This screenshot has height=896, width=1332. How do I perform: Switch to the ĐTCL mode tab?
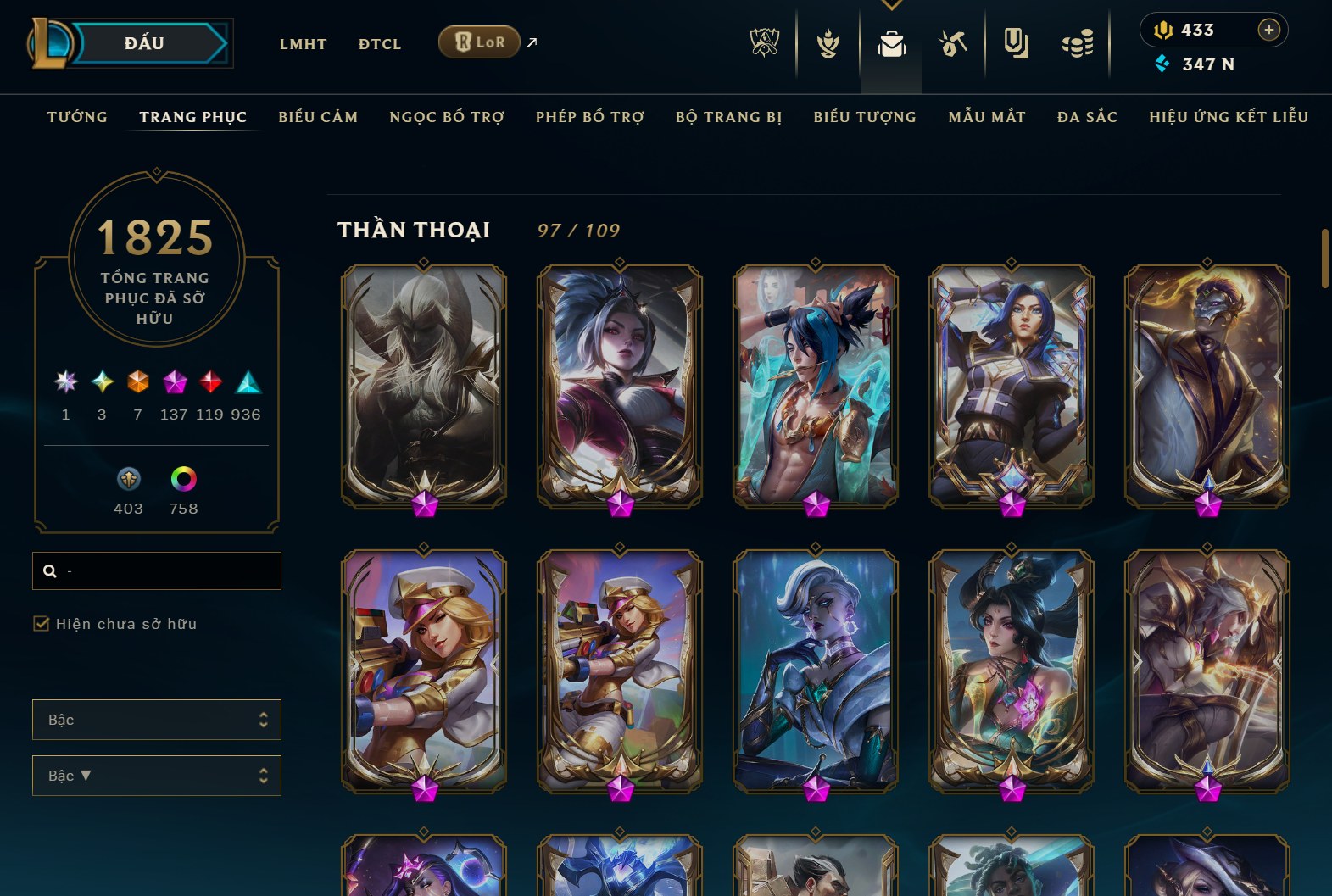pos(379,44)
